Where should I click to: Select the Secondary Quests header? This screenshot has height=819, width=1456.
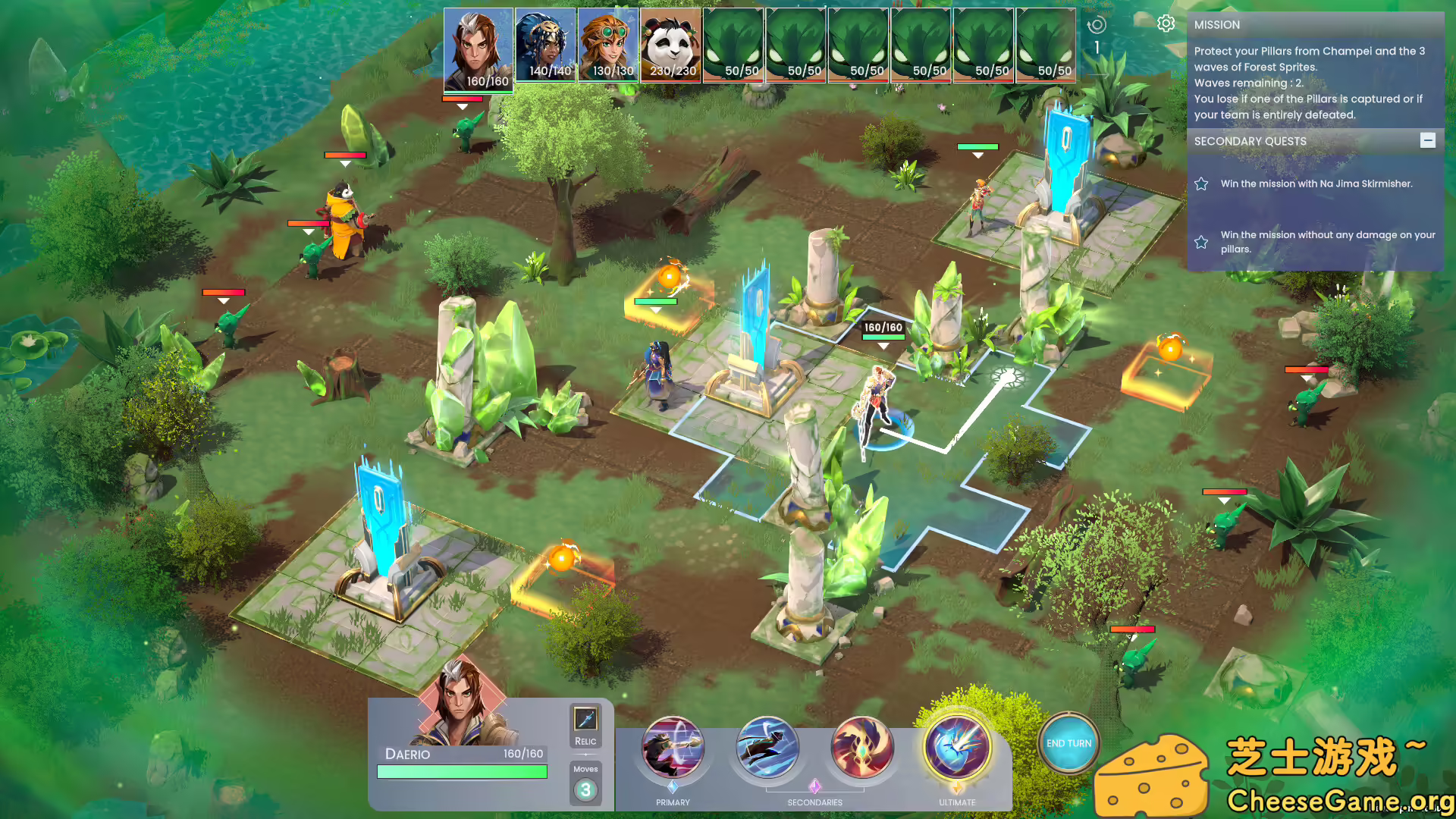tap(1250, 141)
